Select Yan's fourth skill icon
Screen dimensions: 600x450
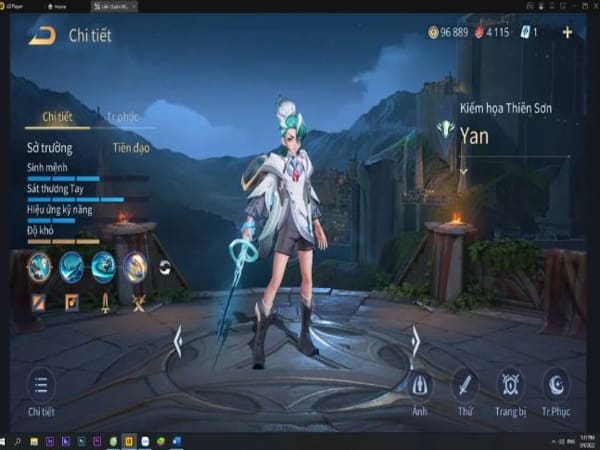coord(135,266)
